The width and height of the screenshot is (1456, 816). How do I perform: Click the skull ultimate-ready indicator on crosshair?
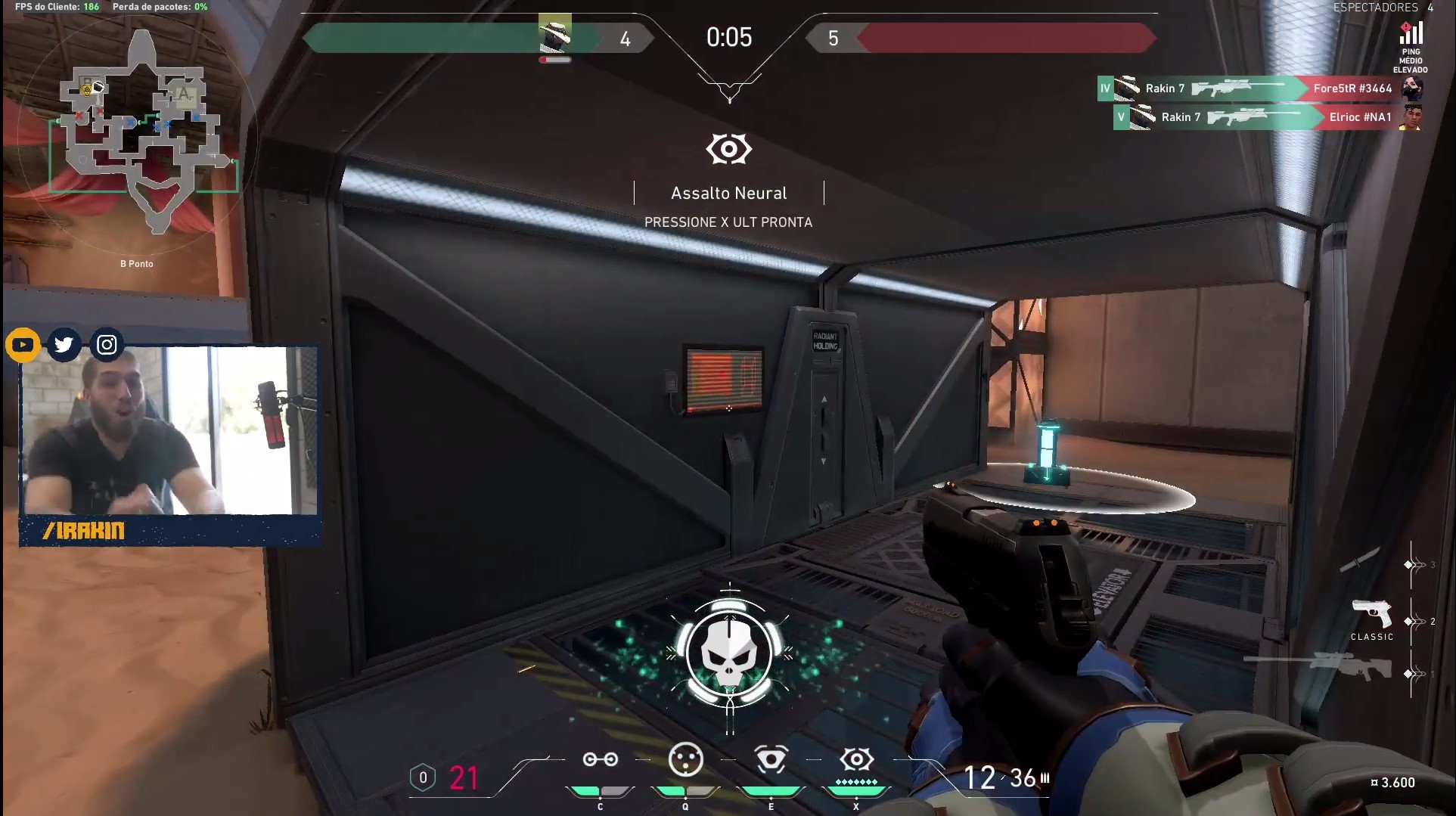(x=728, y=653)
